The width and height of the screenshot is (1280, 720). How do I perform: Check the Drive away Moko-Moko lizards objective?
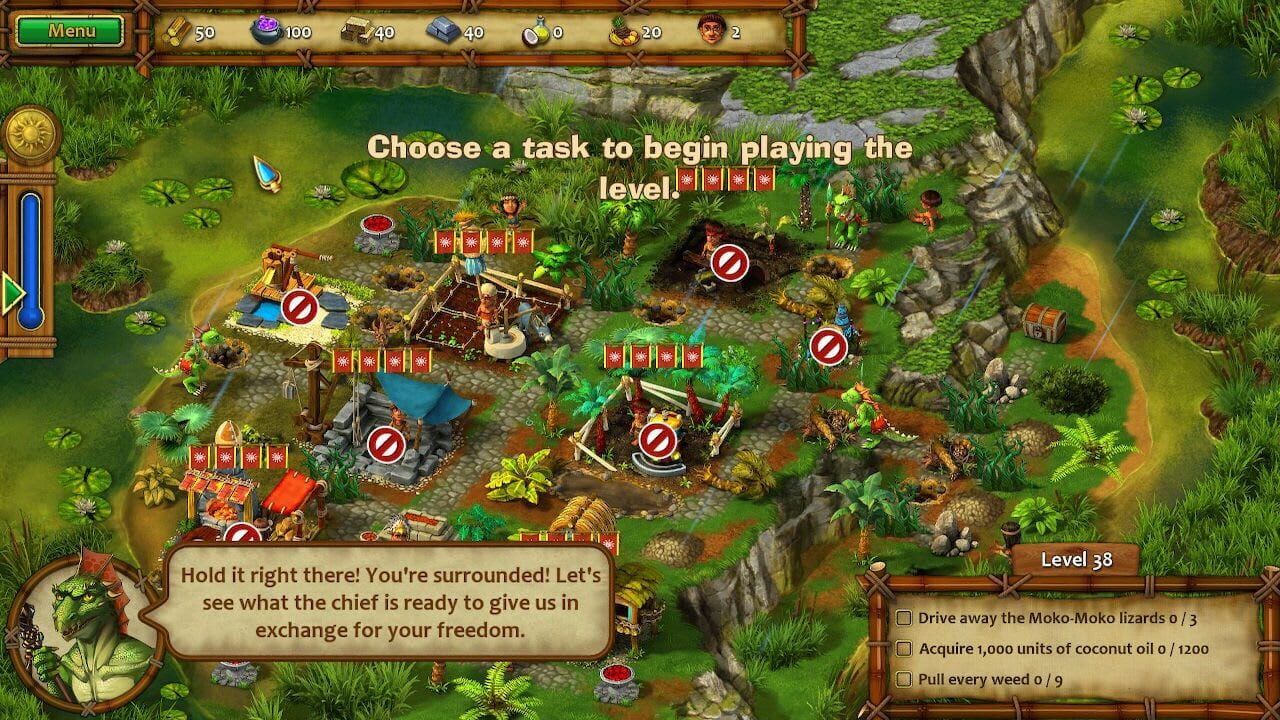click(x=905, y=619)
